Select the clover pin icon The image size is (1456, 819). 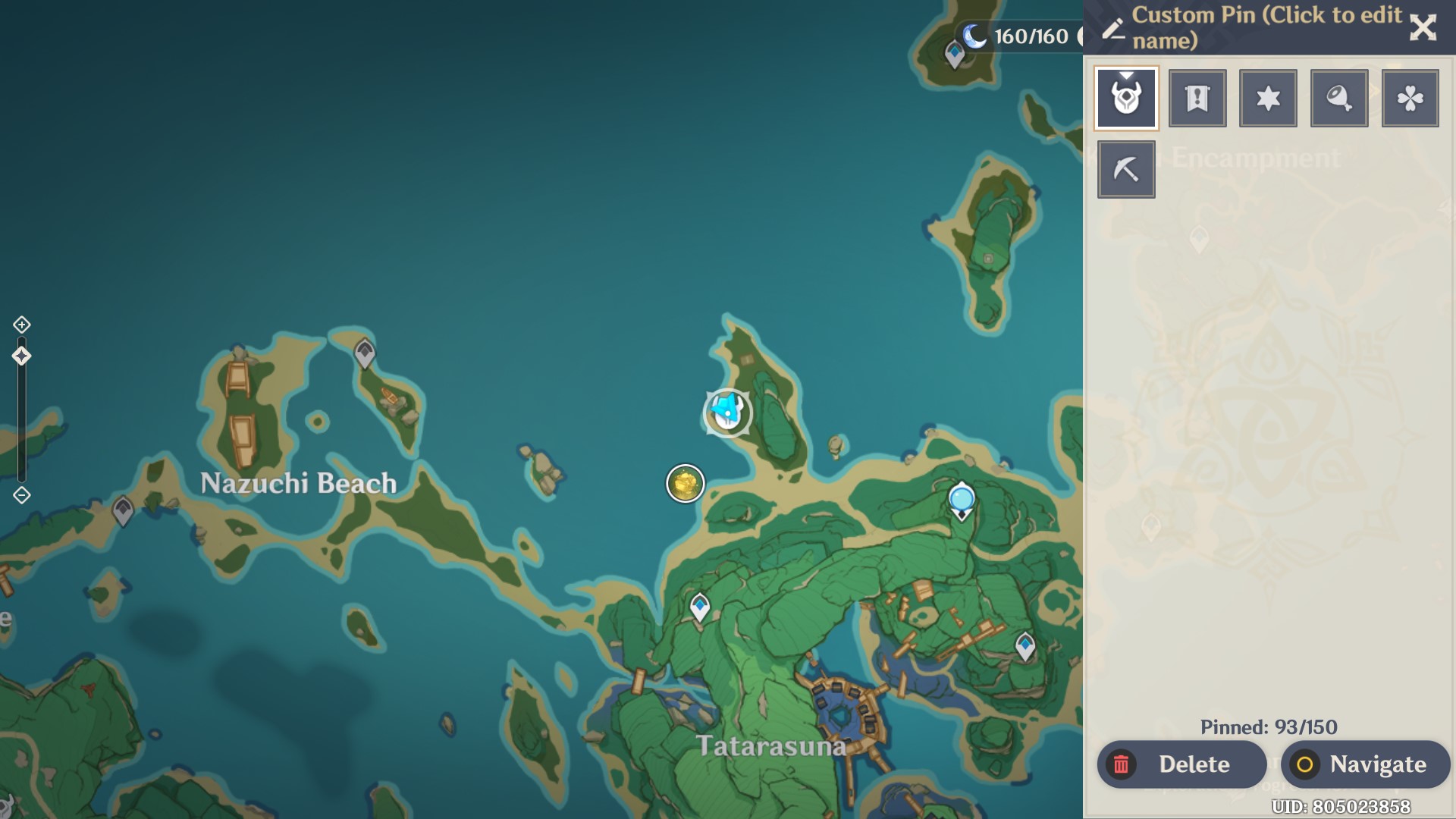pyautogui.click(x=1409, y=97)
